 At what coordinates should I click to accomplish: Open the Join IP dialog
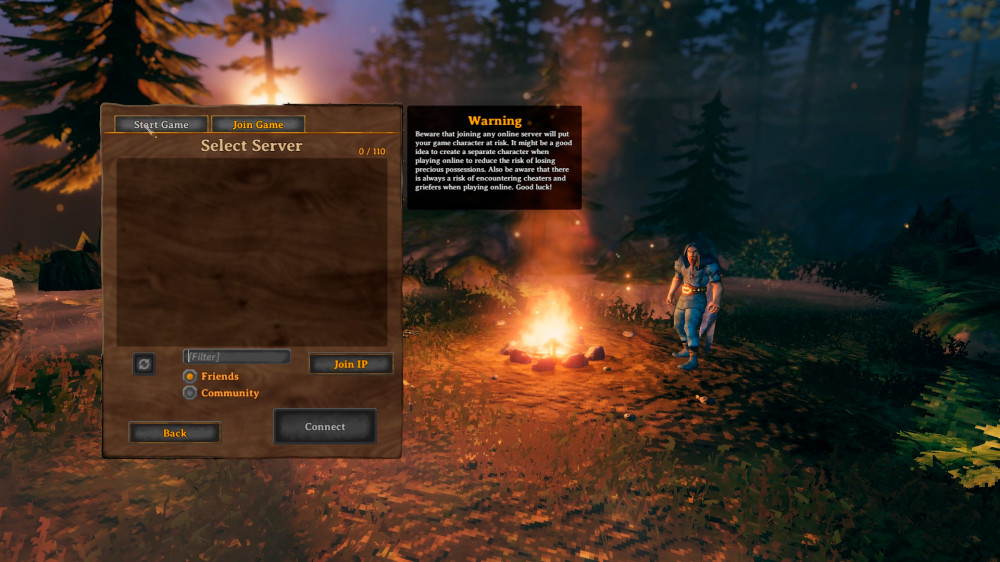(350, 364)
